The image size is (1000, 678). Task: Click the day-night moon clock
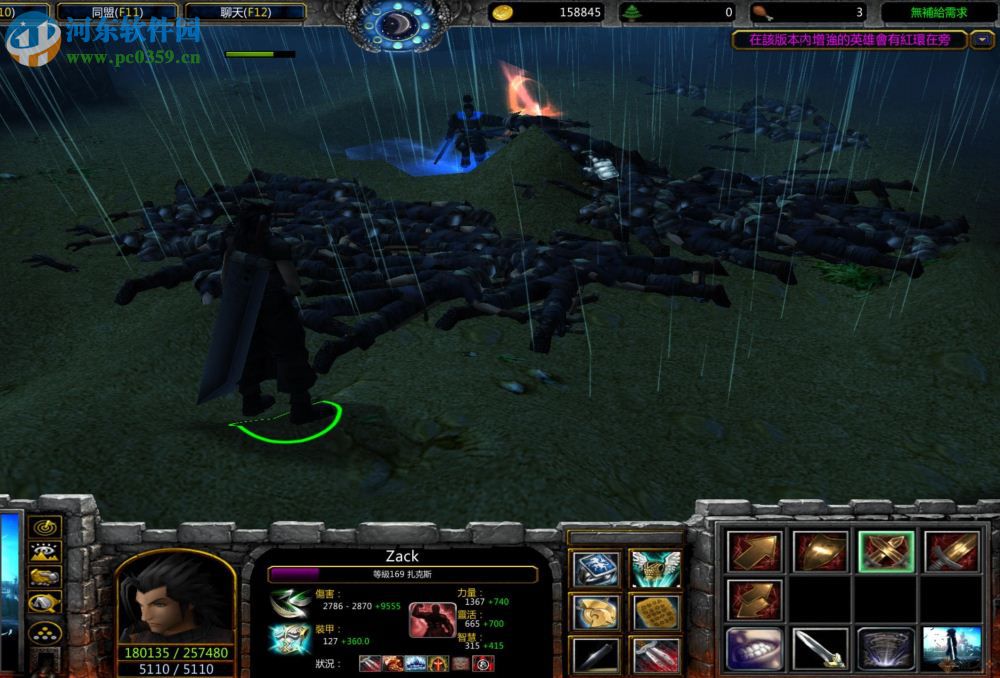point(400,22)
